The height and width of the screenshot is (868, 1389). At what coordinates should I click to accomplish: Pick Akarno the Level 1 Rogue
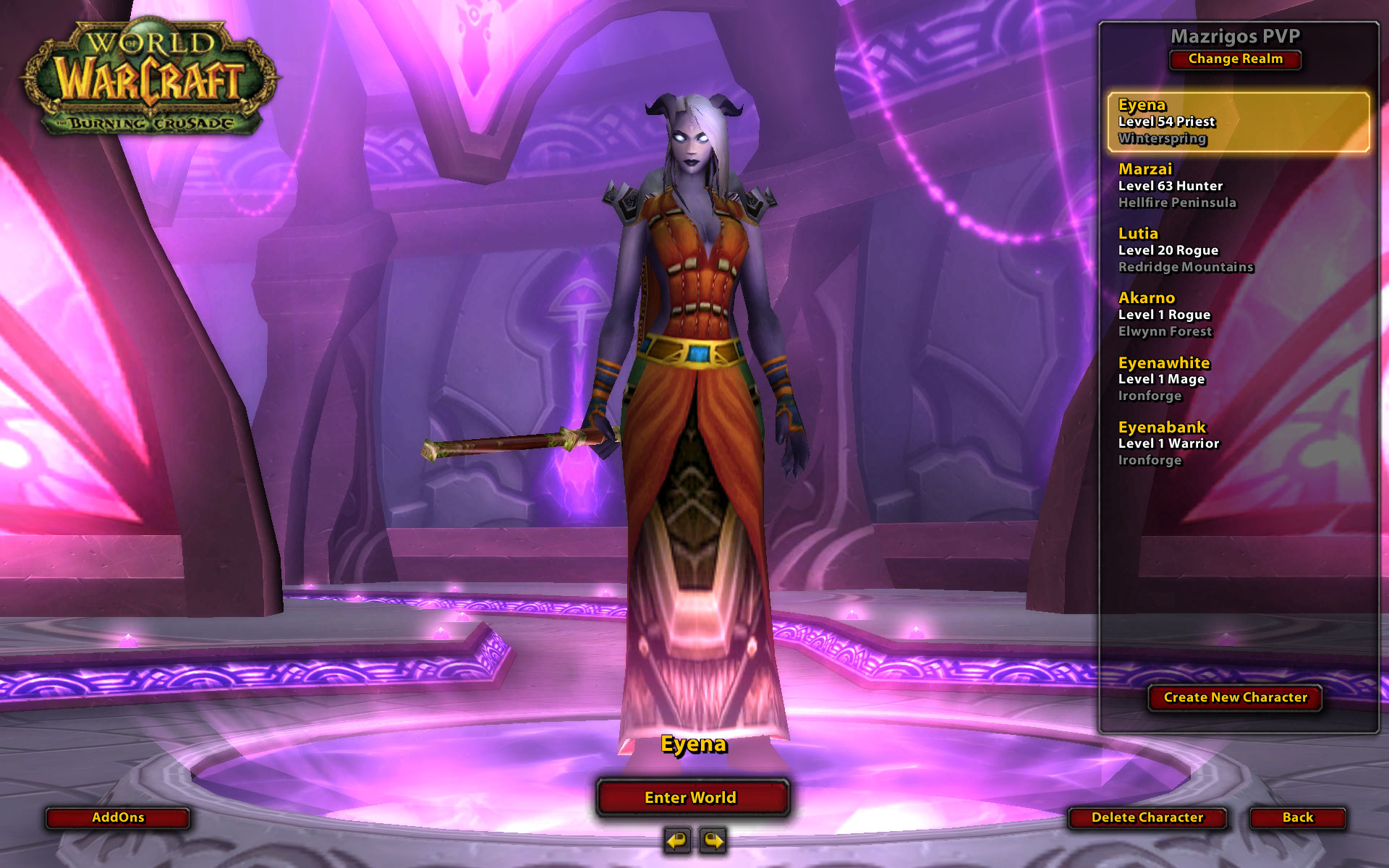point(1238,315)
